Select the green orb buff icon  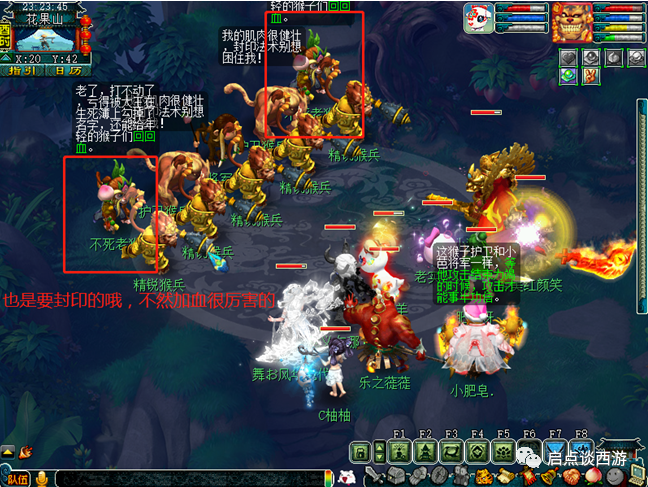click(568, 76)
